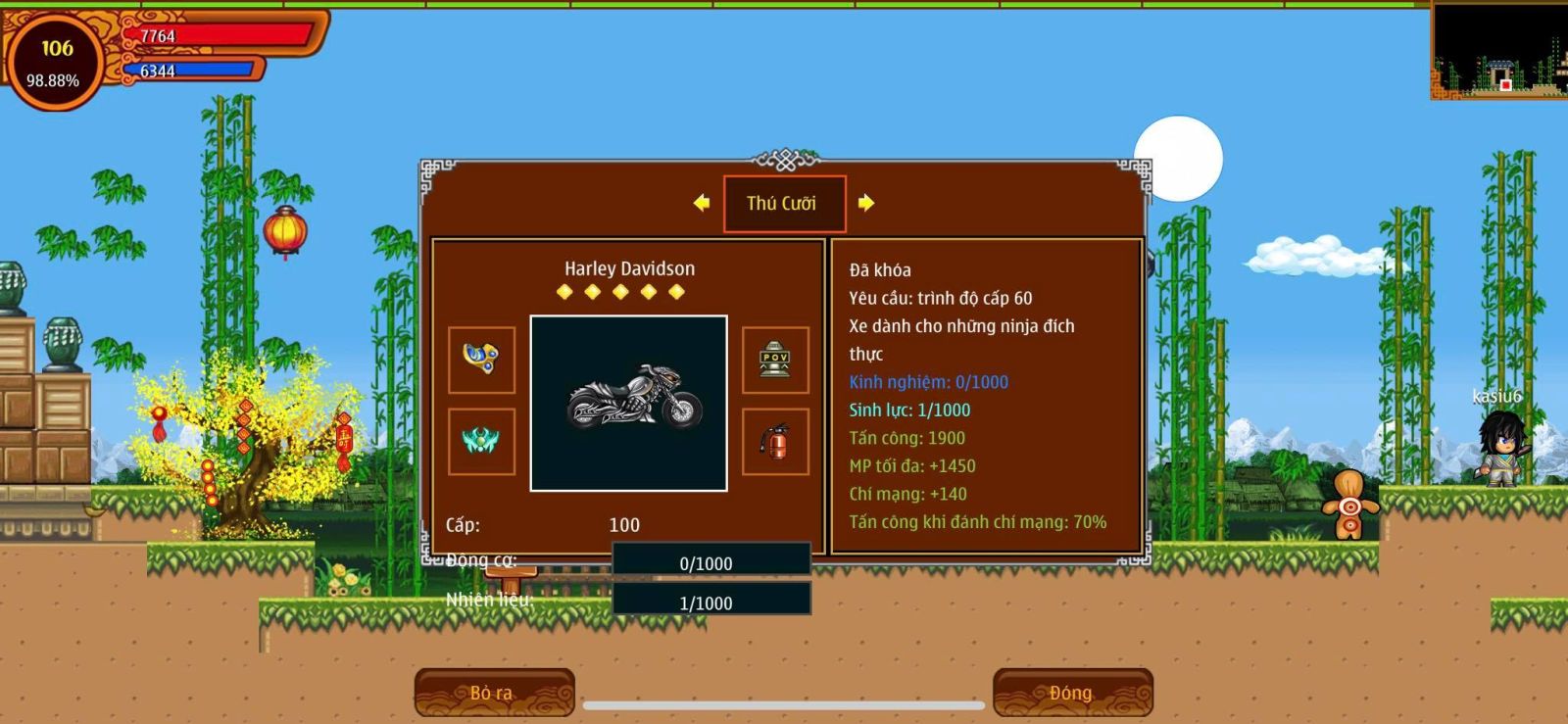Open the minimap in the corner

tap(1498, 50)
